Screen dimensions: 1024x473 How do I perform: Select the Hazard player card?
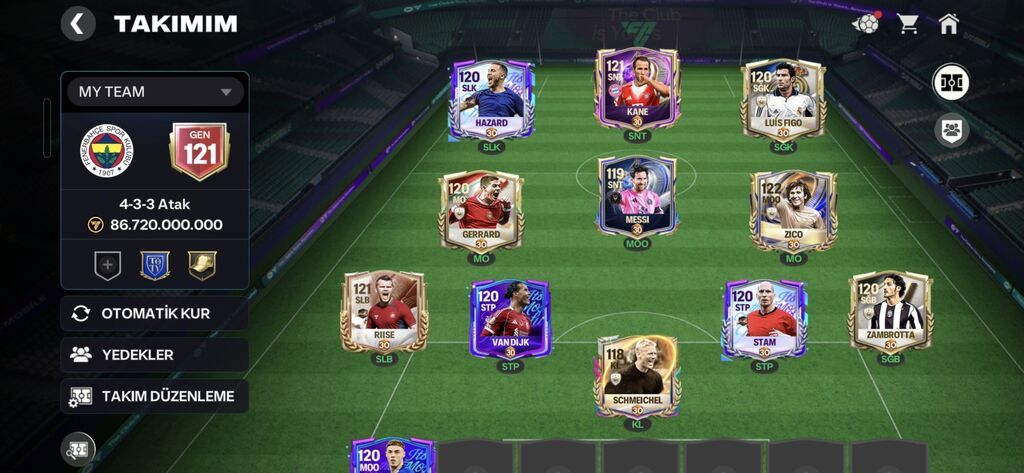[491, 101]
